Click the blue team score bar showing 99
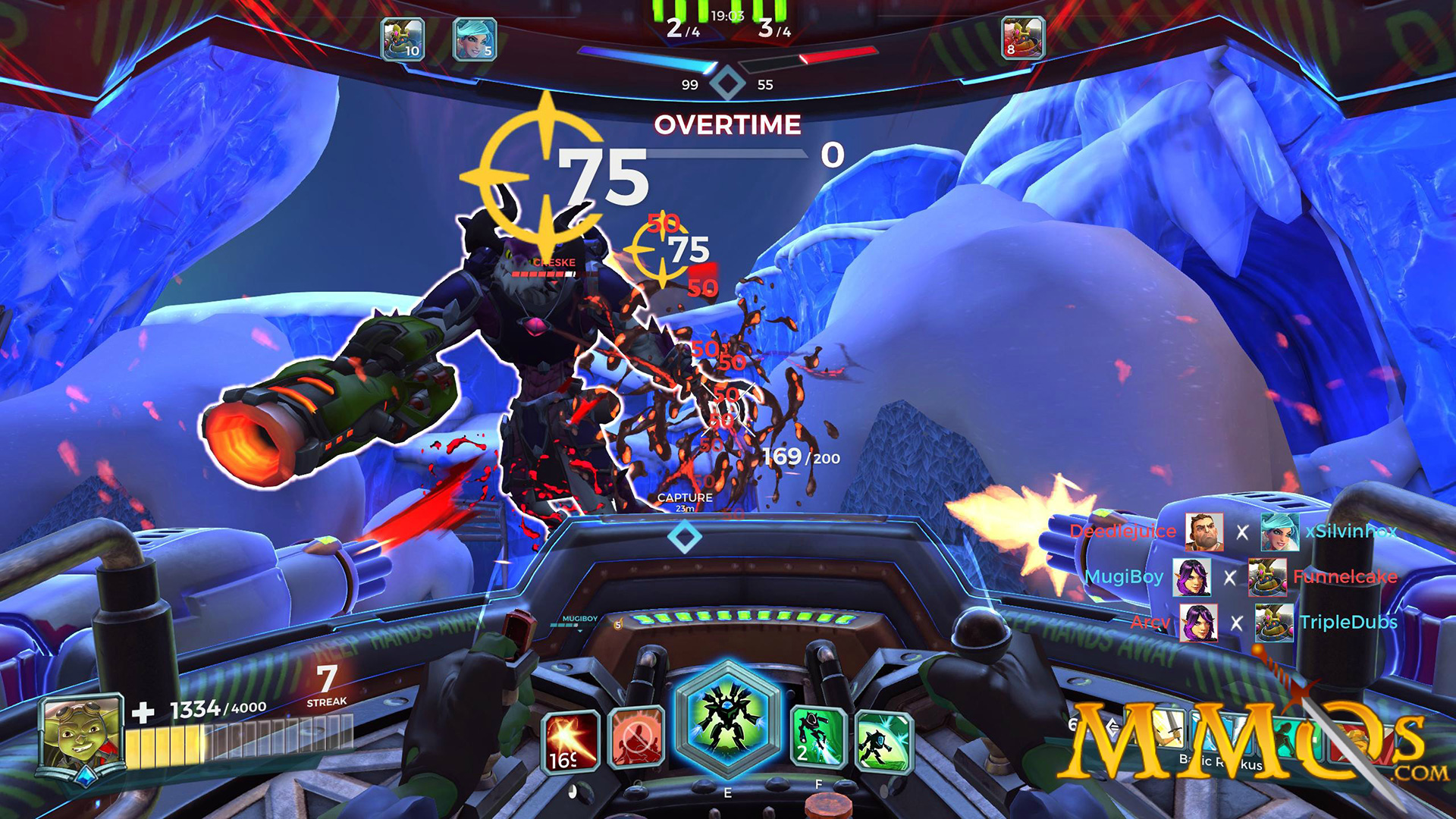Screen dimensions: 1456x819 pos(687,68)
